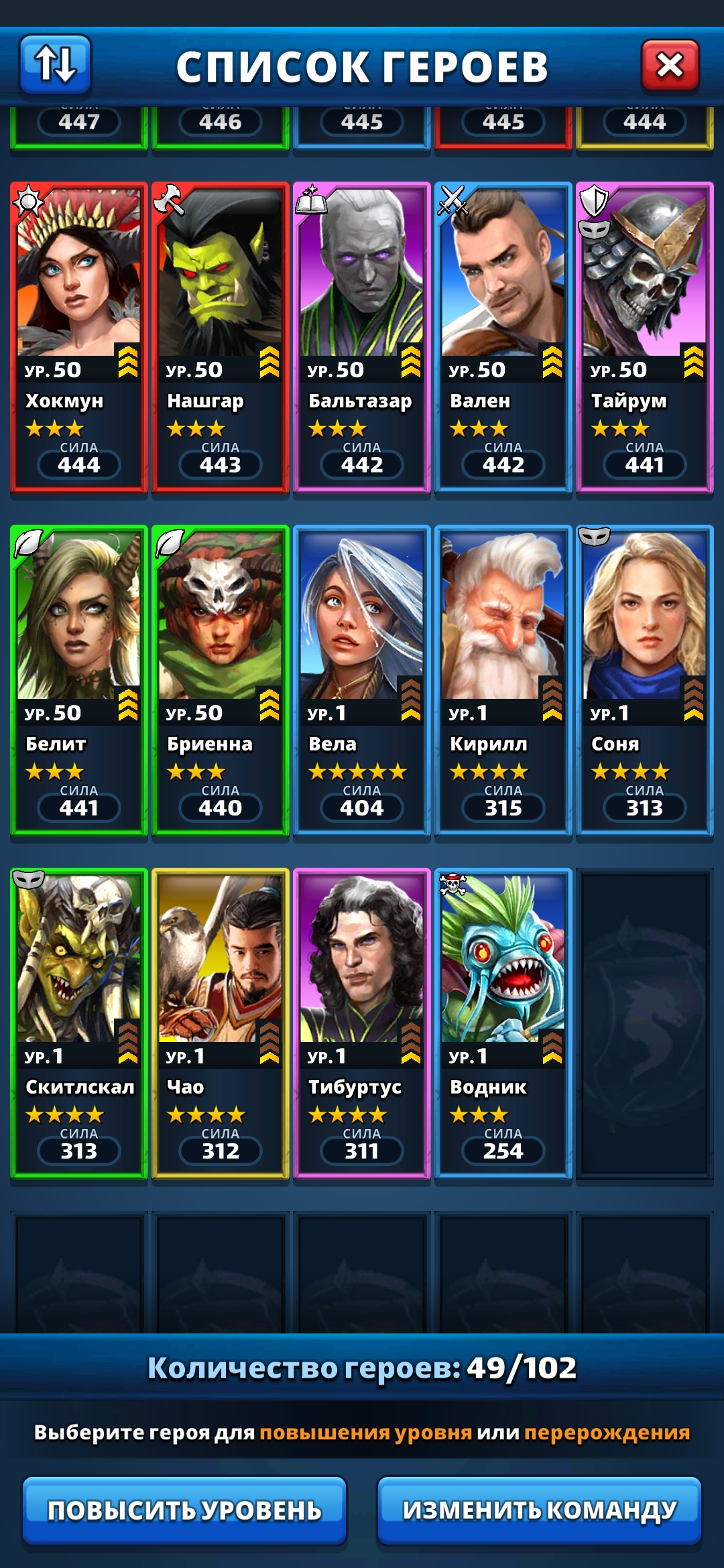Pick hero Бриенна
This screenshot has width=724, height=1568.
click(x=220, y=678)
